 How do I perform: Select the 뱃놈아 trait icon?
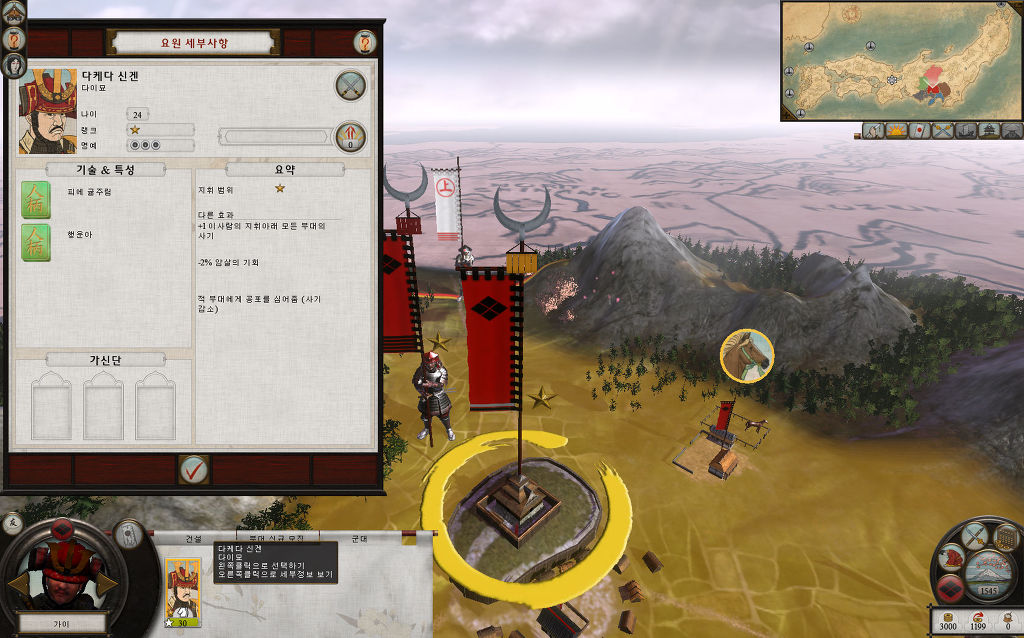pyautogui.click(x=36, y=242)
